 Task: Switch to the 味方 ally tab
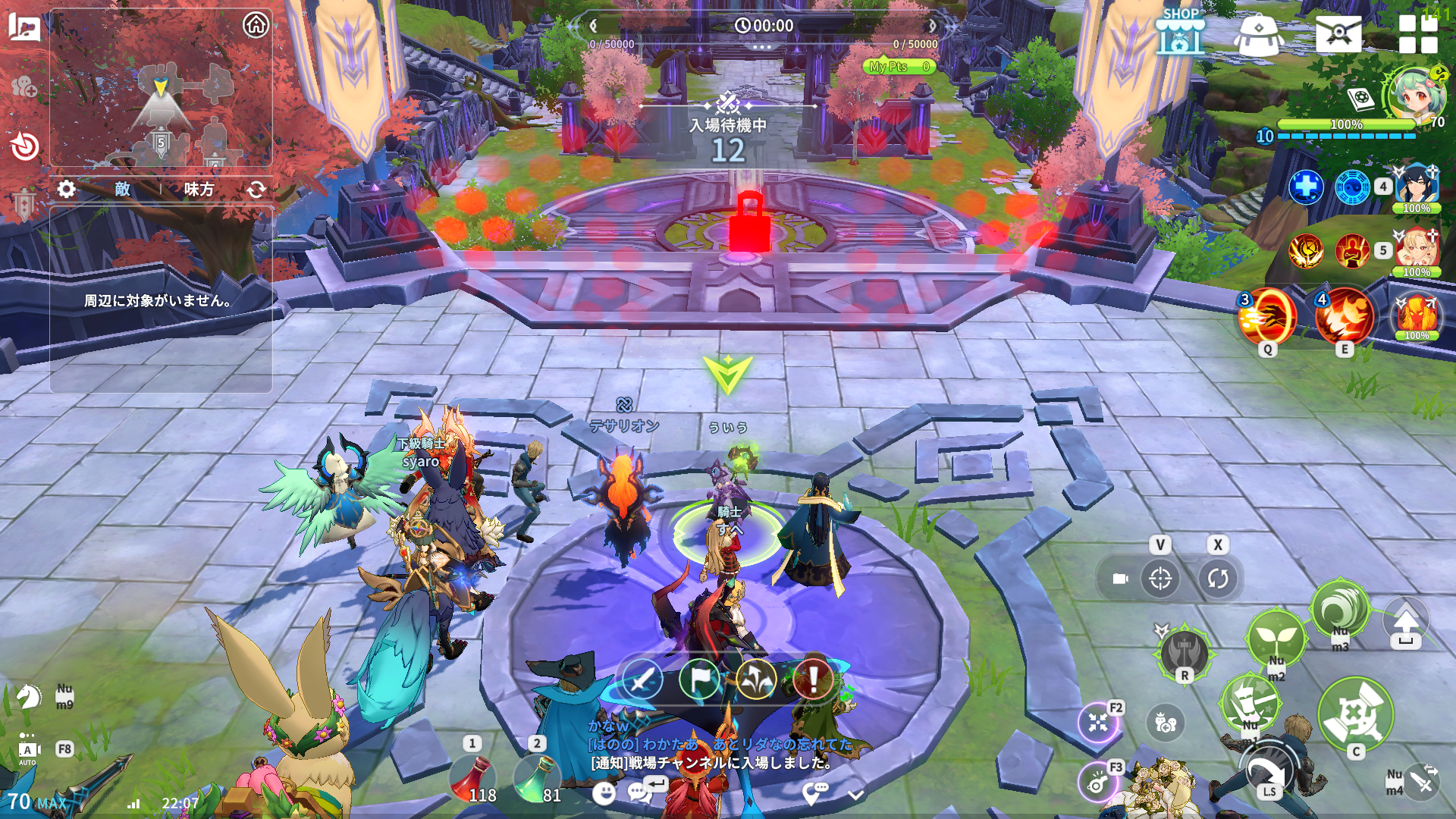tap(199, 189)
